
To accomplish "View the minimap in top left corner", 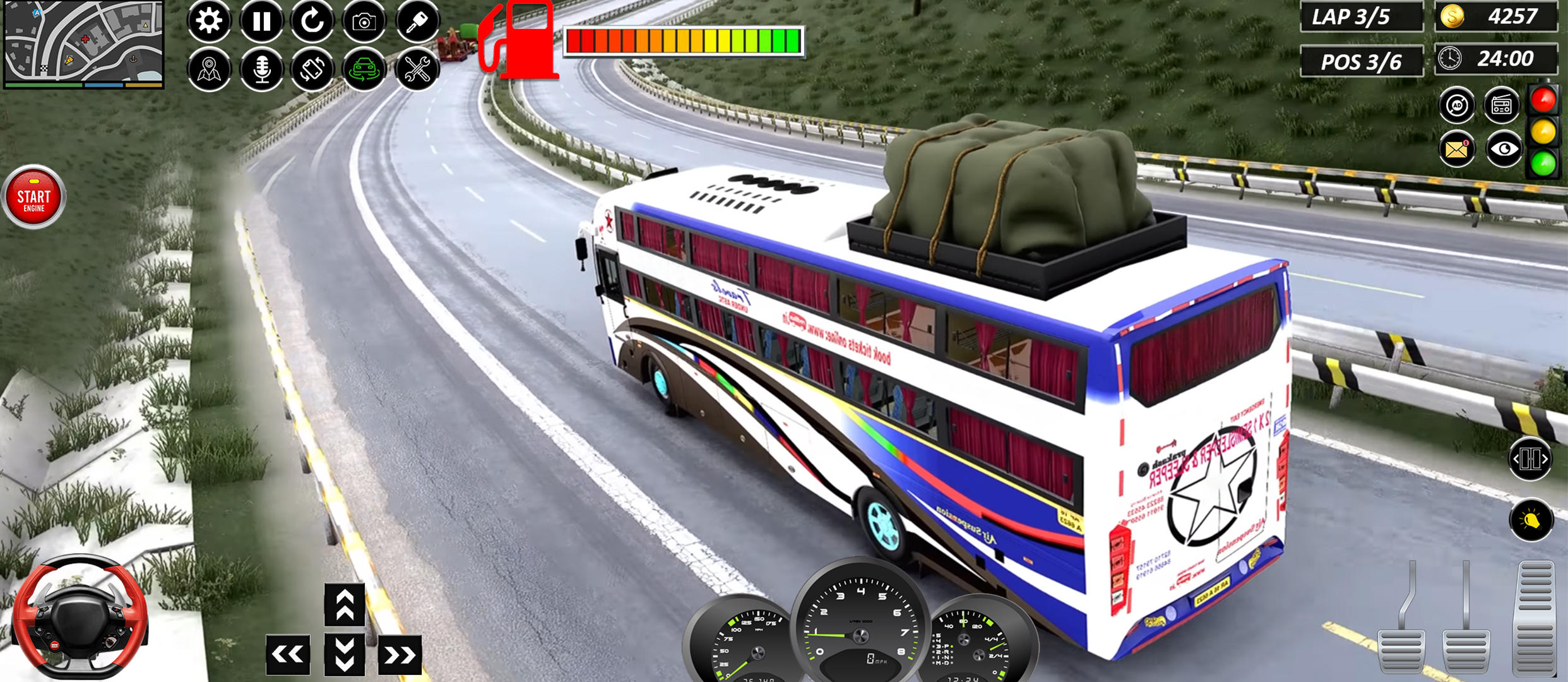I will 82,44.
